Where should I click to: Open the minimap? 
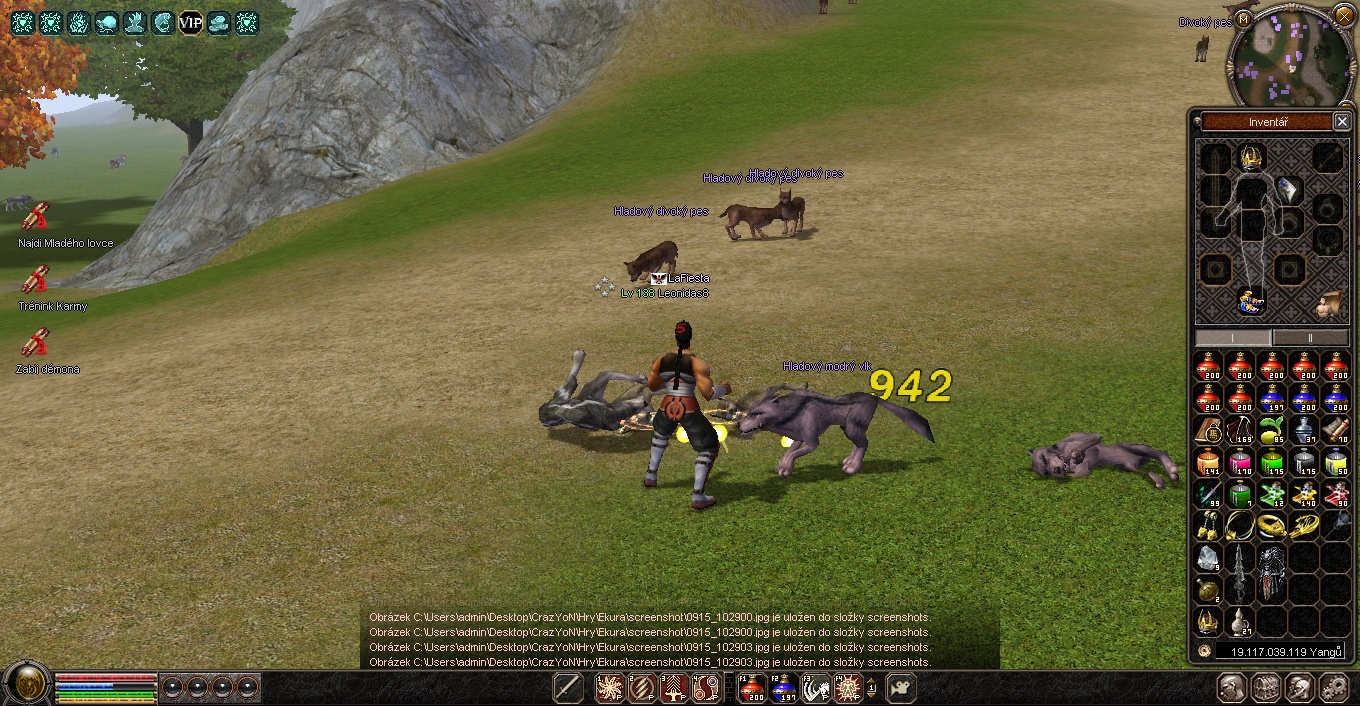(1289, 57)
